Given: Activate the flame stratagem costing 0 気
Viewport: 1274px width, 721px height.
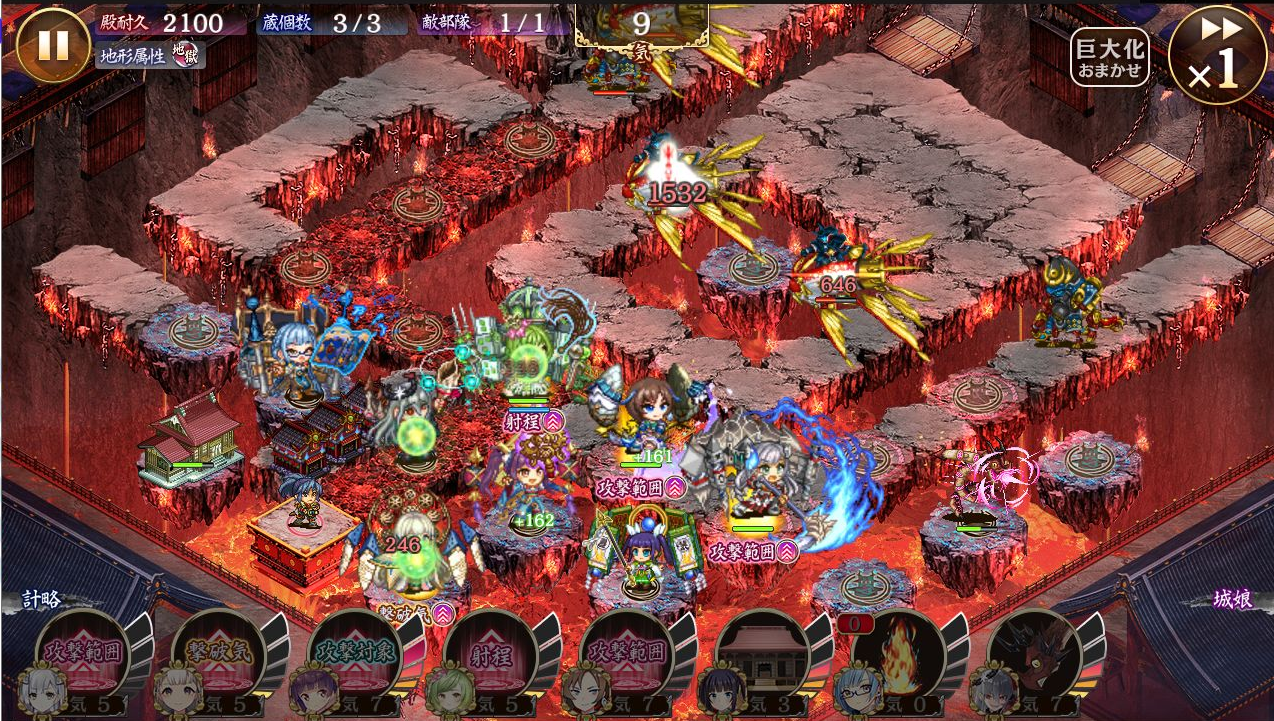Looking at the screenshot, I should pyautogui.click(x=899, y=653).
